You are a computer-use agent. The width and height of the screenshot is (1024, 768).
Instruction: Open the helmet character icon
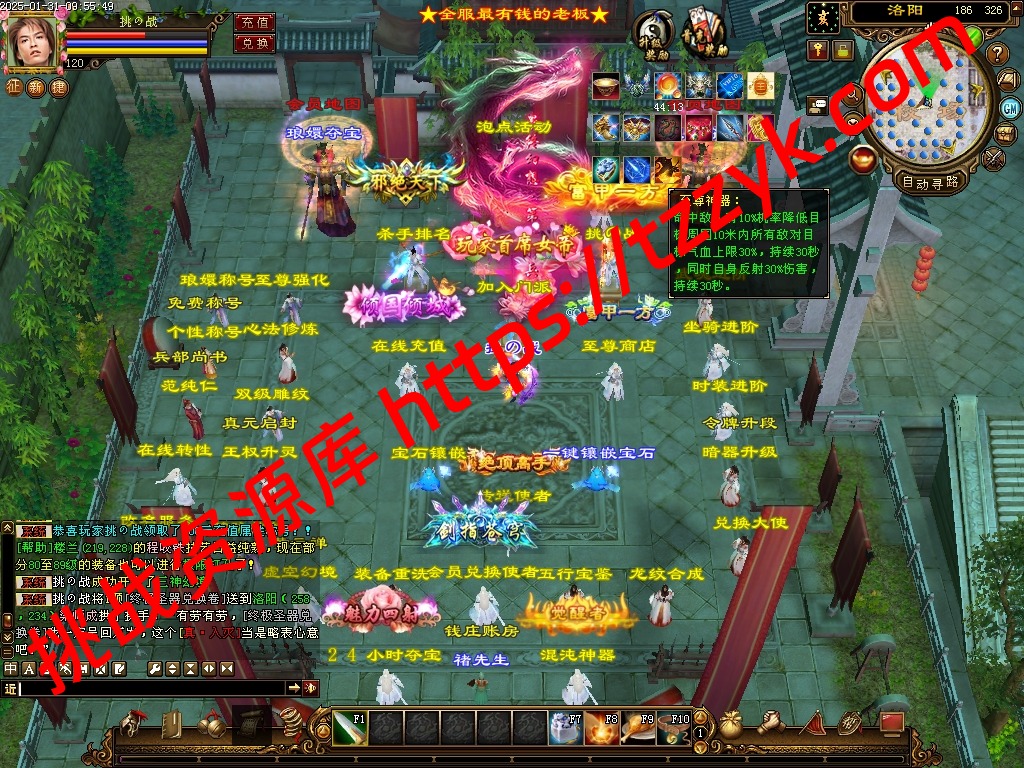pyautogui.click(x=133, y=724)
